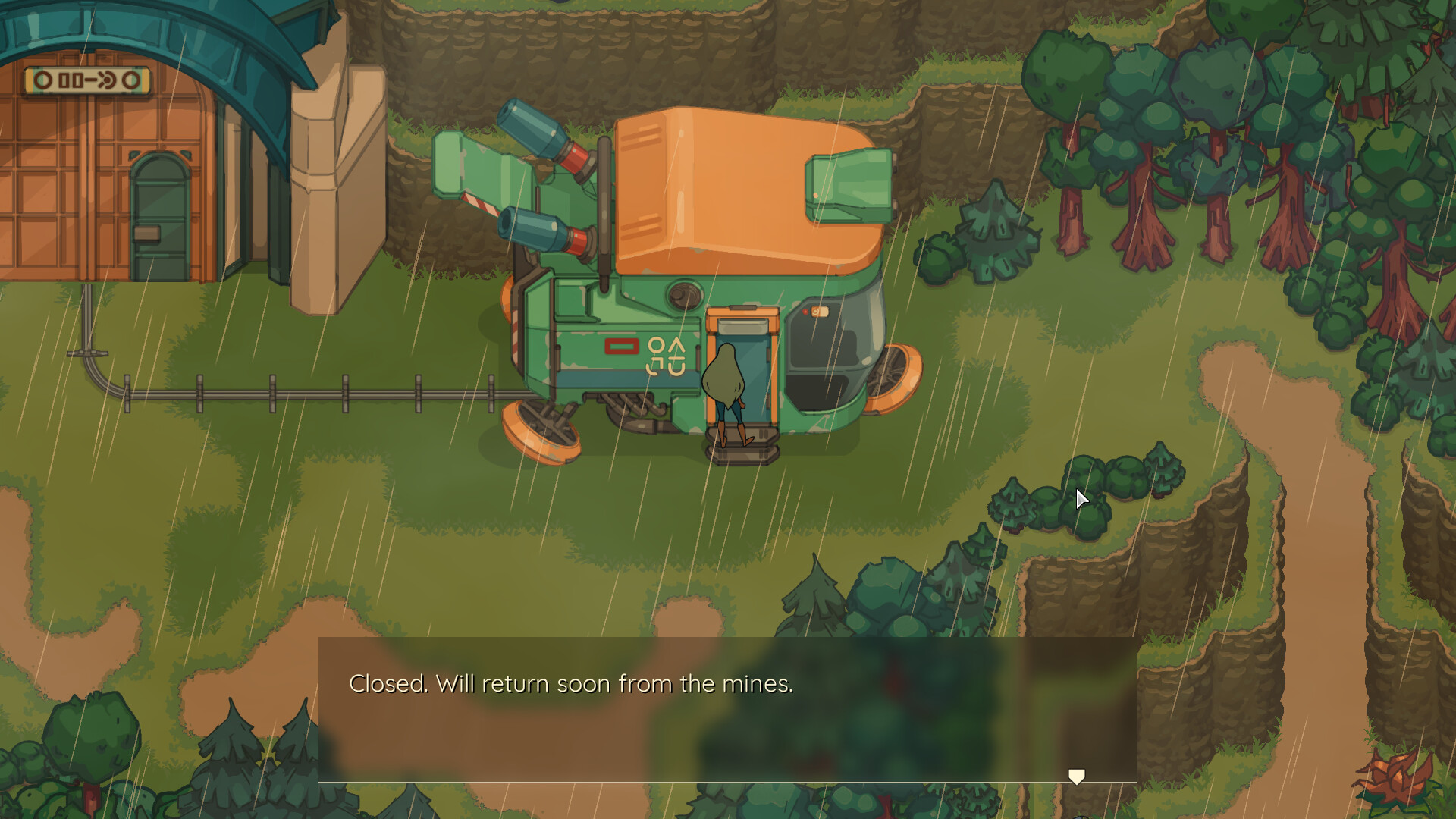Advance dialogue with the continue arrow
The image size is (1456, 819).
click(1076, 777)
